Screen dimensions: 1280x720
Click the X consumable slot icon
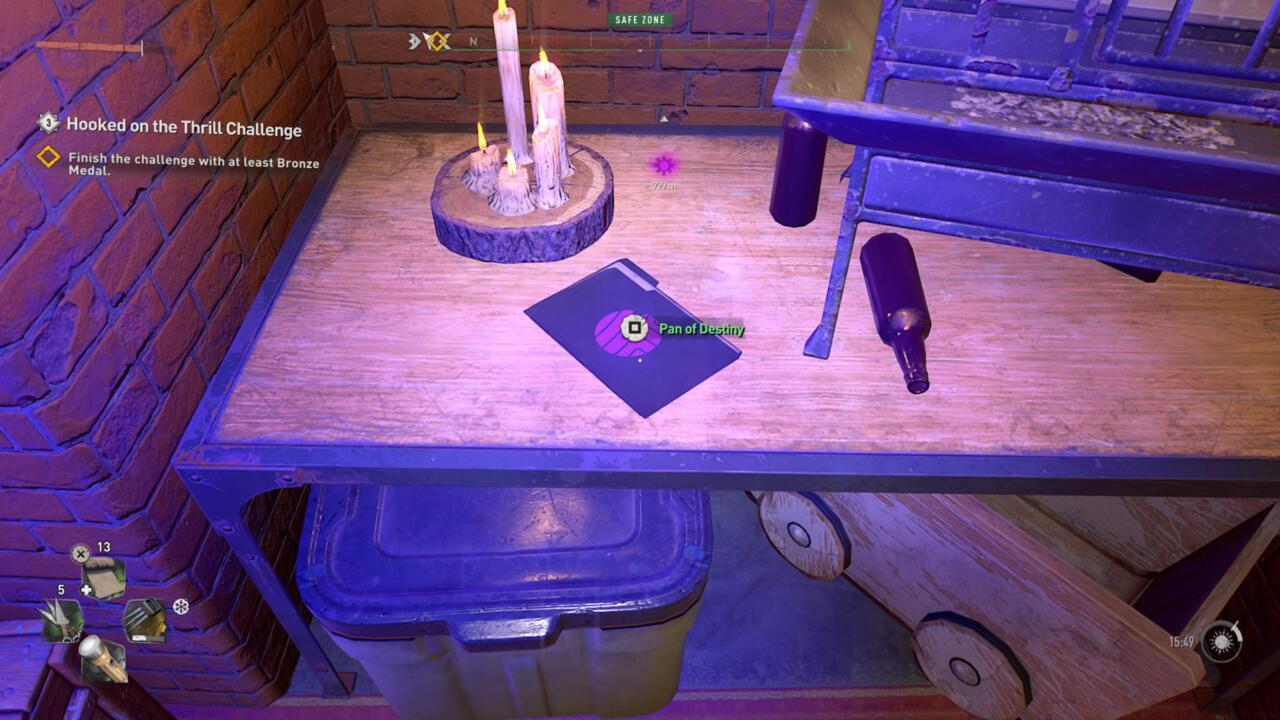(79, 552)
